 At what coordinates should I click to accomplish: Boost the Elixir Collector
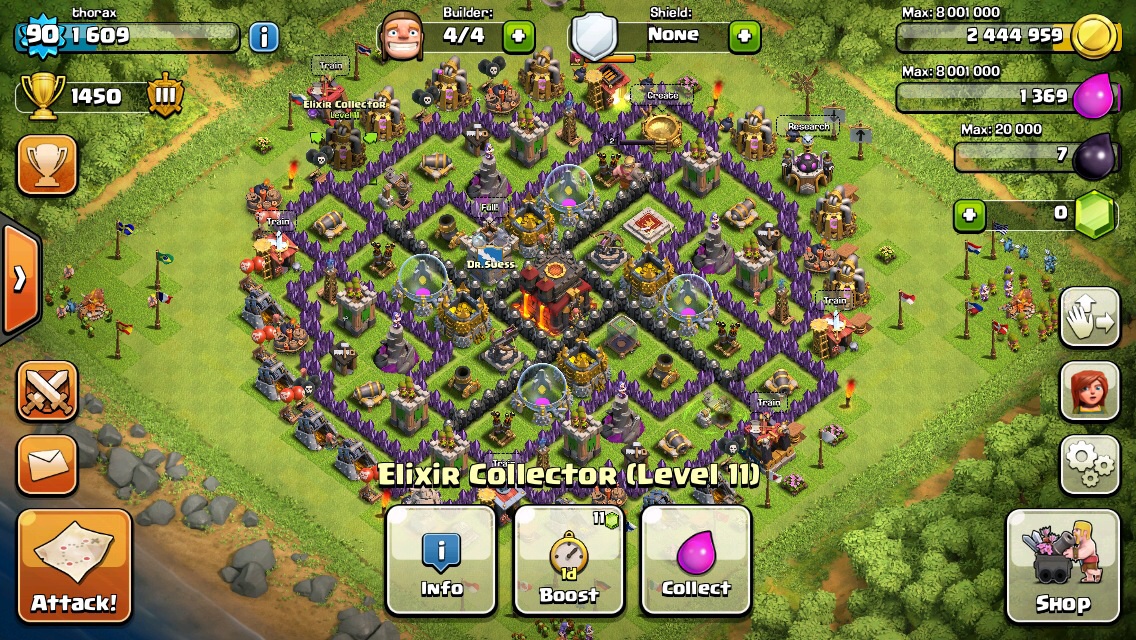tap(568, 559)
